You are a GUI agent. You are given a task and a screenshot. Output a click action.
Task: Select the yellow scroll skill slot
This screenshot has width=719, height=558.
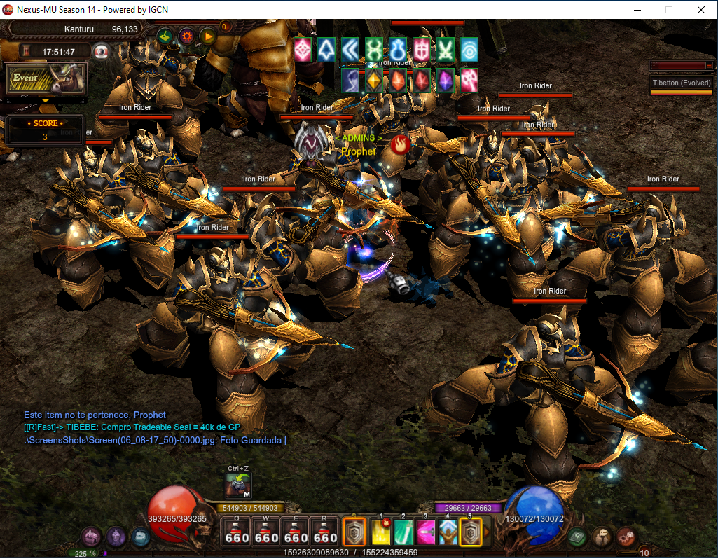pos(381,531)
